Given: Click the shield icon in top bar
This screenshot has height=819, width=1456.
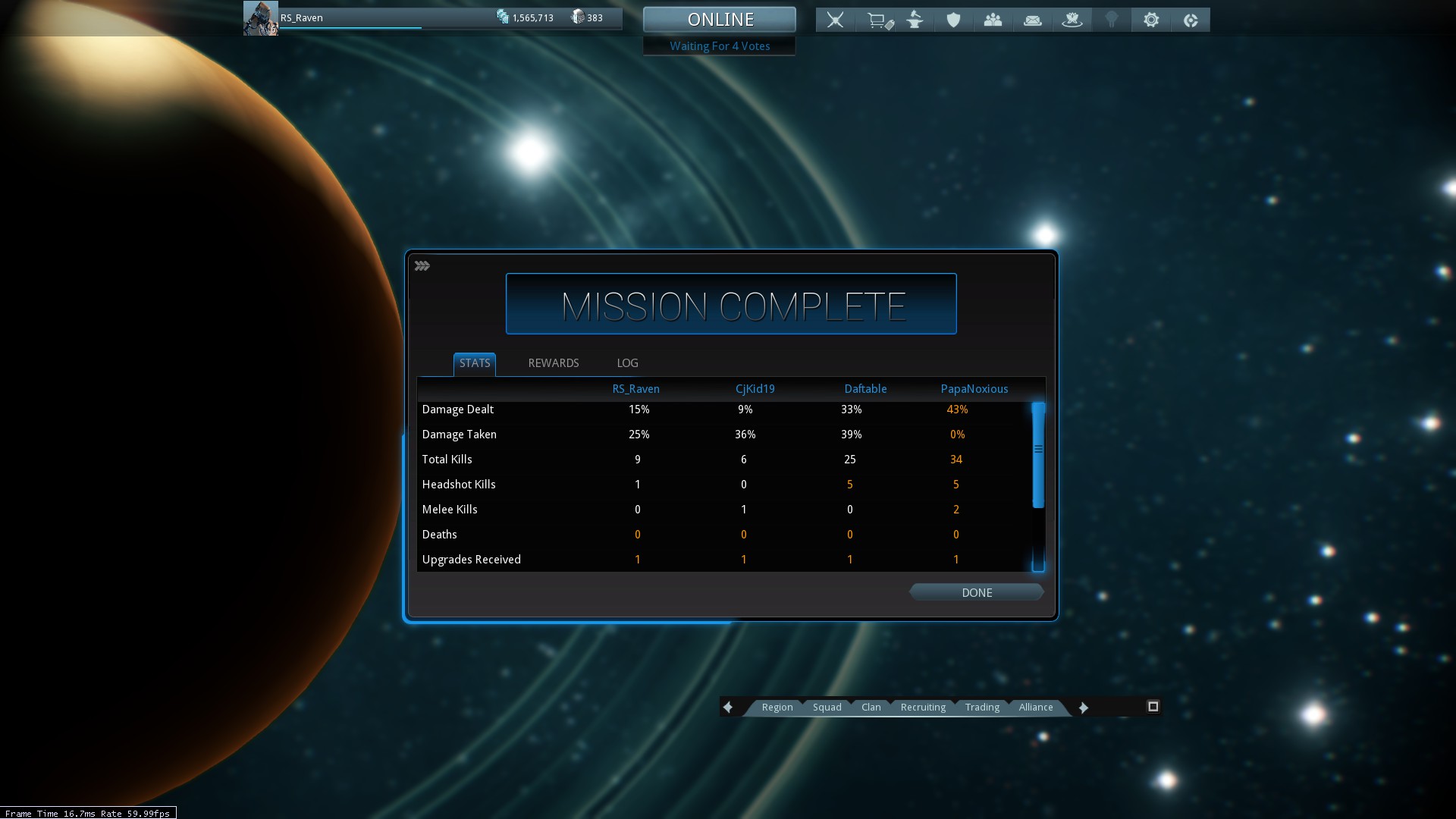Looking at the screenshot, I should [953, 20].
